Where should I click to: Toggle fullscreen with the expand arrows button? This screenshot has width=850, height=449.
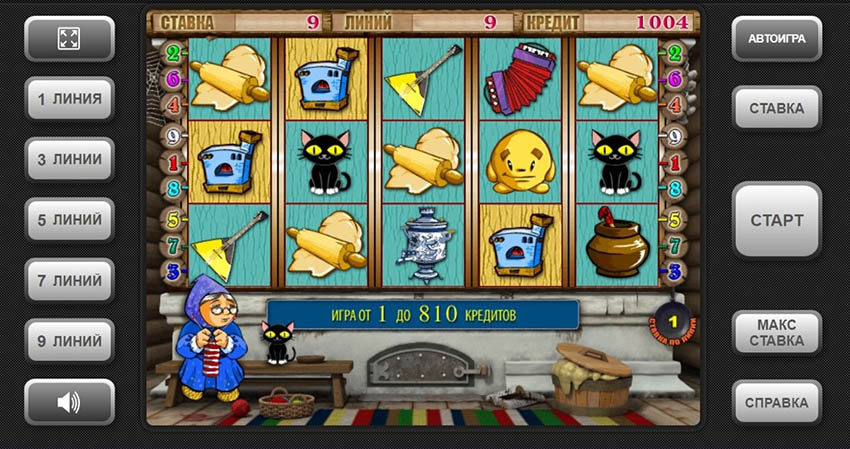(x=69, y=39)
